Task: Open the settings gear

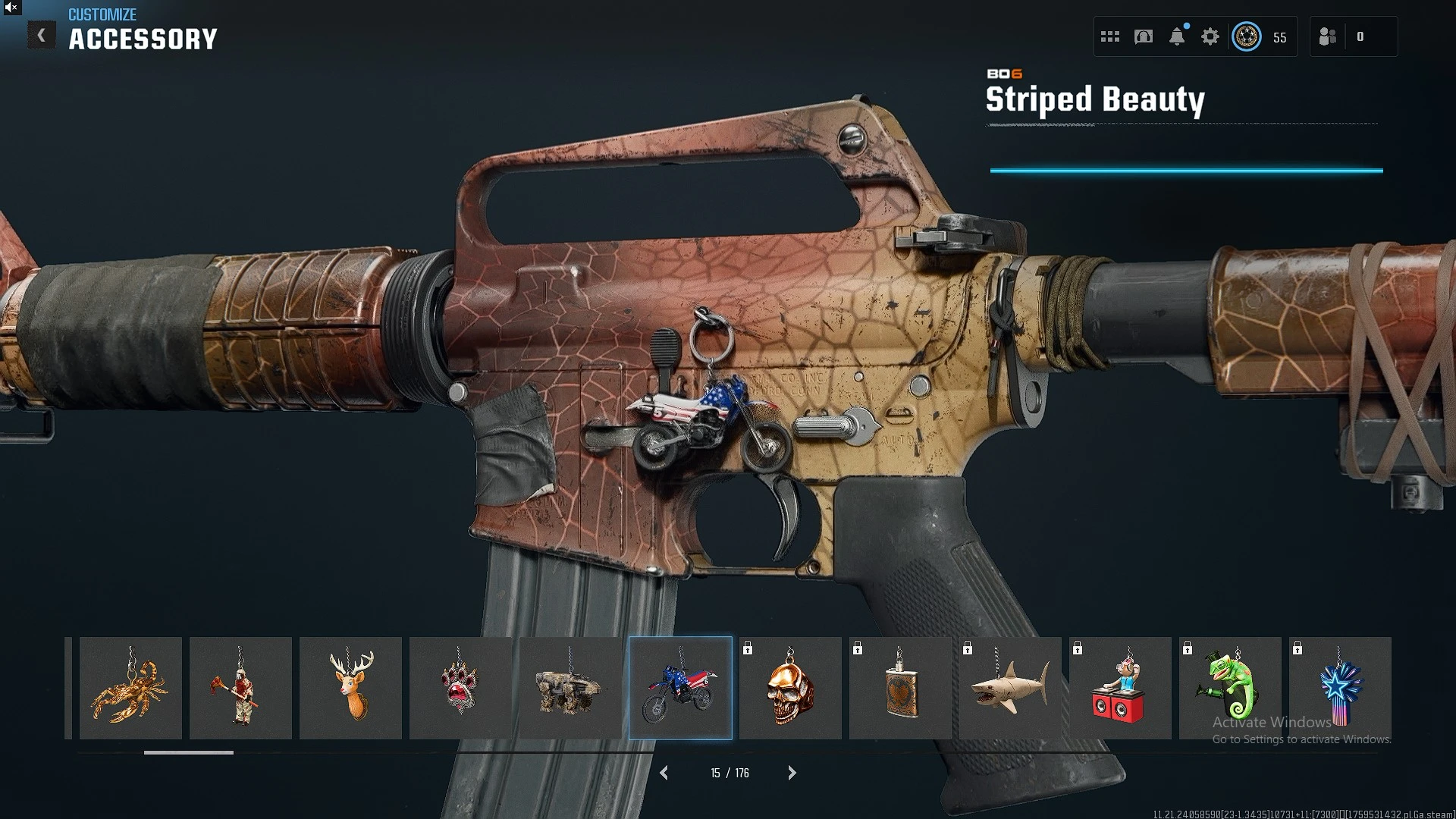Action: (x=1210, y=36)
